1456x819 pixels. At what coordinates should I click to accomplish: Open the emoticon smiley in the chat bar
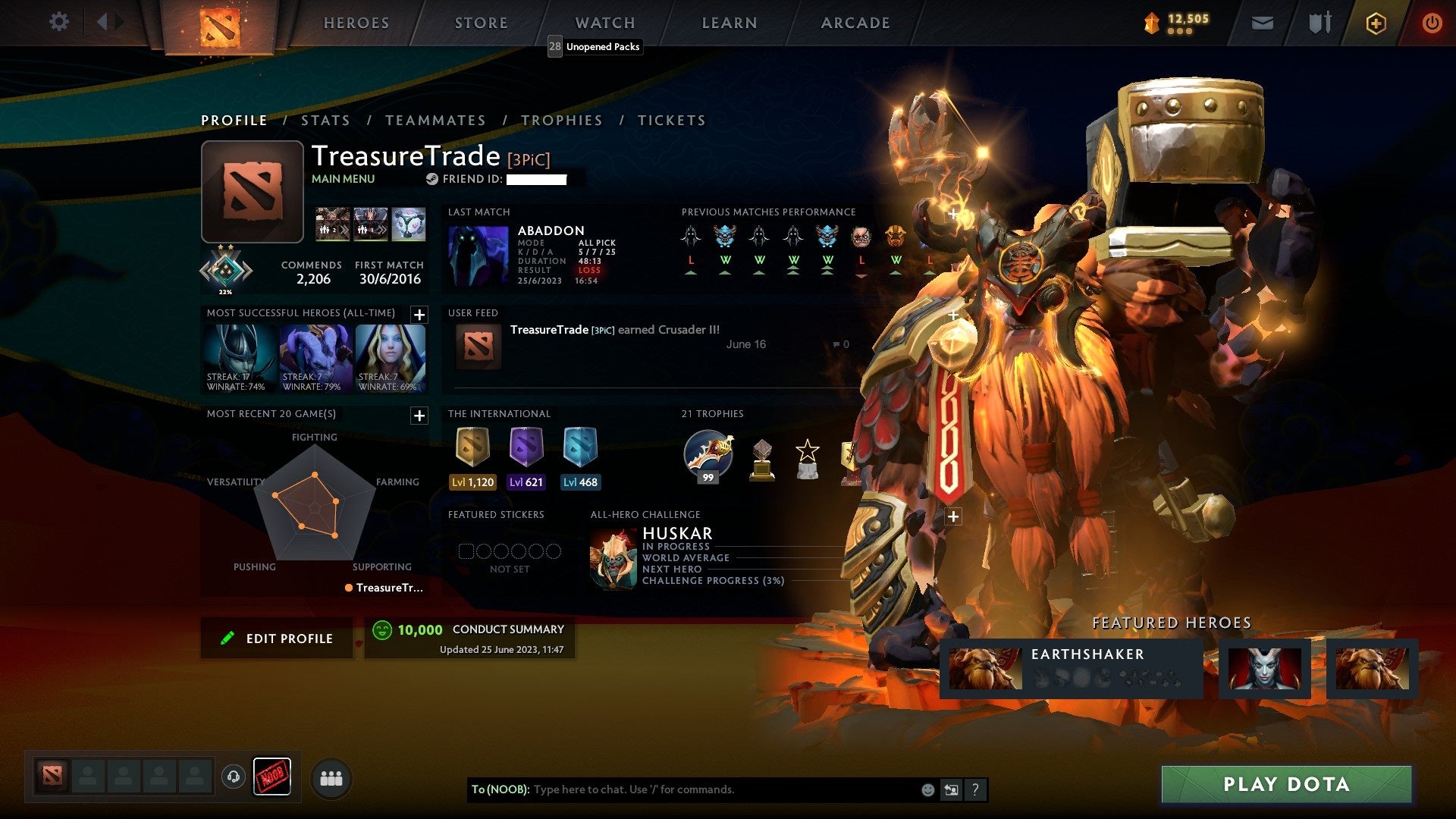coord(927,789)
